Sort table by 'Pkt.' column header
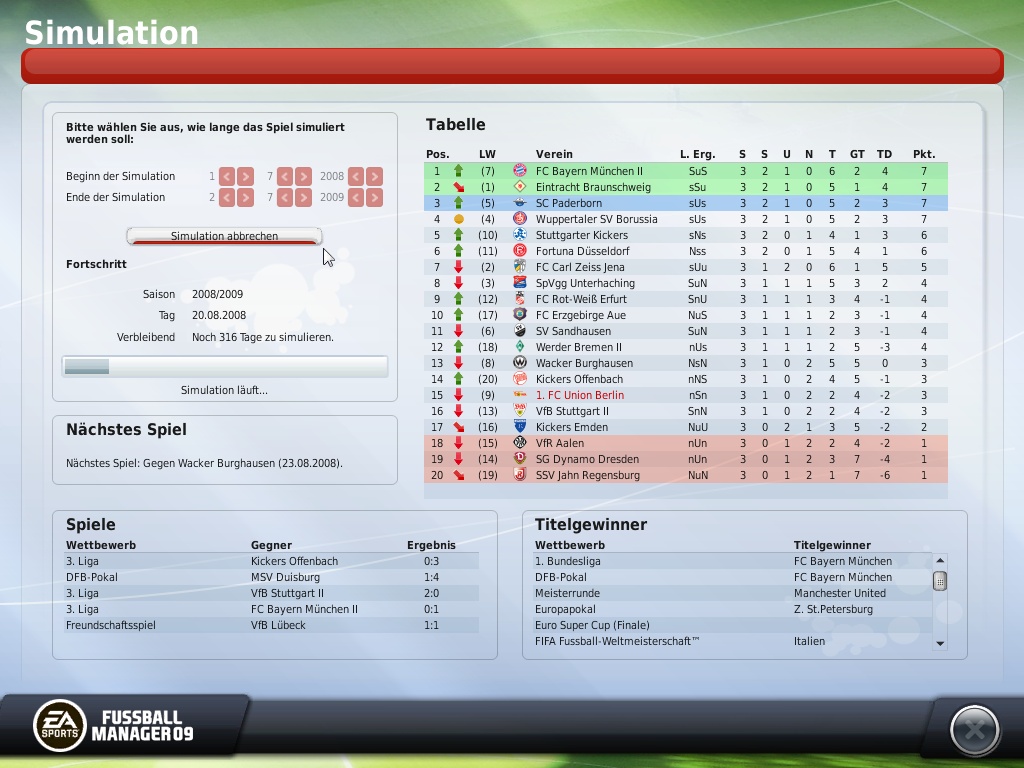Screen dimensions: 1024x768 pyautogui.click(x=923, y=154)
